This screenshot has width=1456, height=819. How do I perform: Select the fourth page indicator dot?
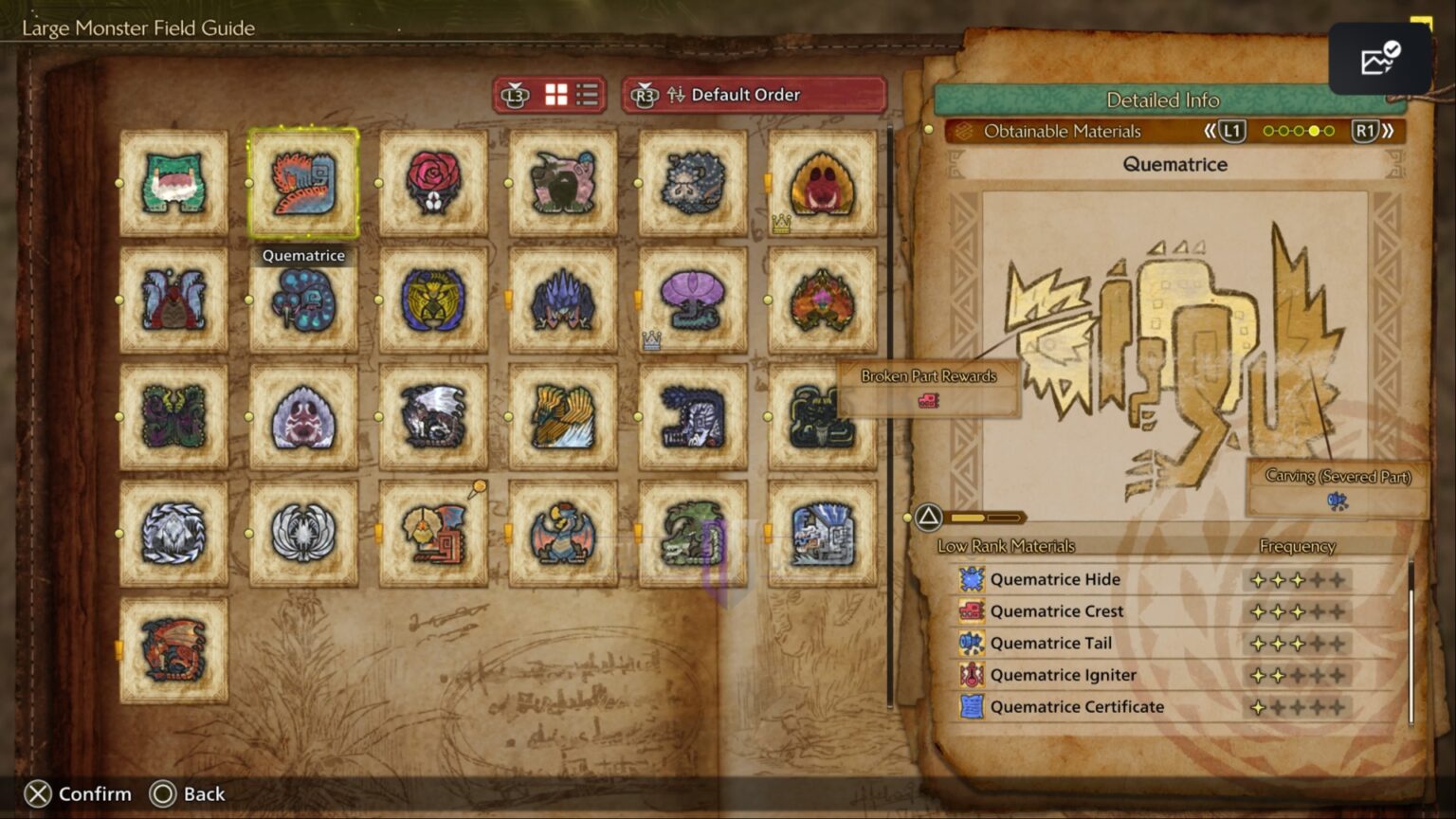click(x=1312, y=132)
